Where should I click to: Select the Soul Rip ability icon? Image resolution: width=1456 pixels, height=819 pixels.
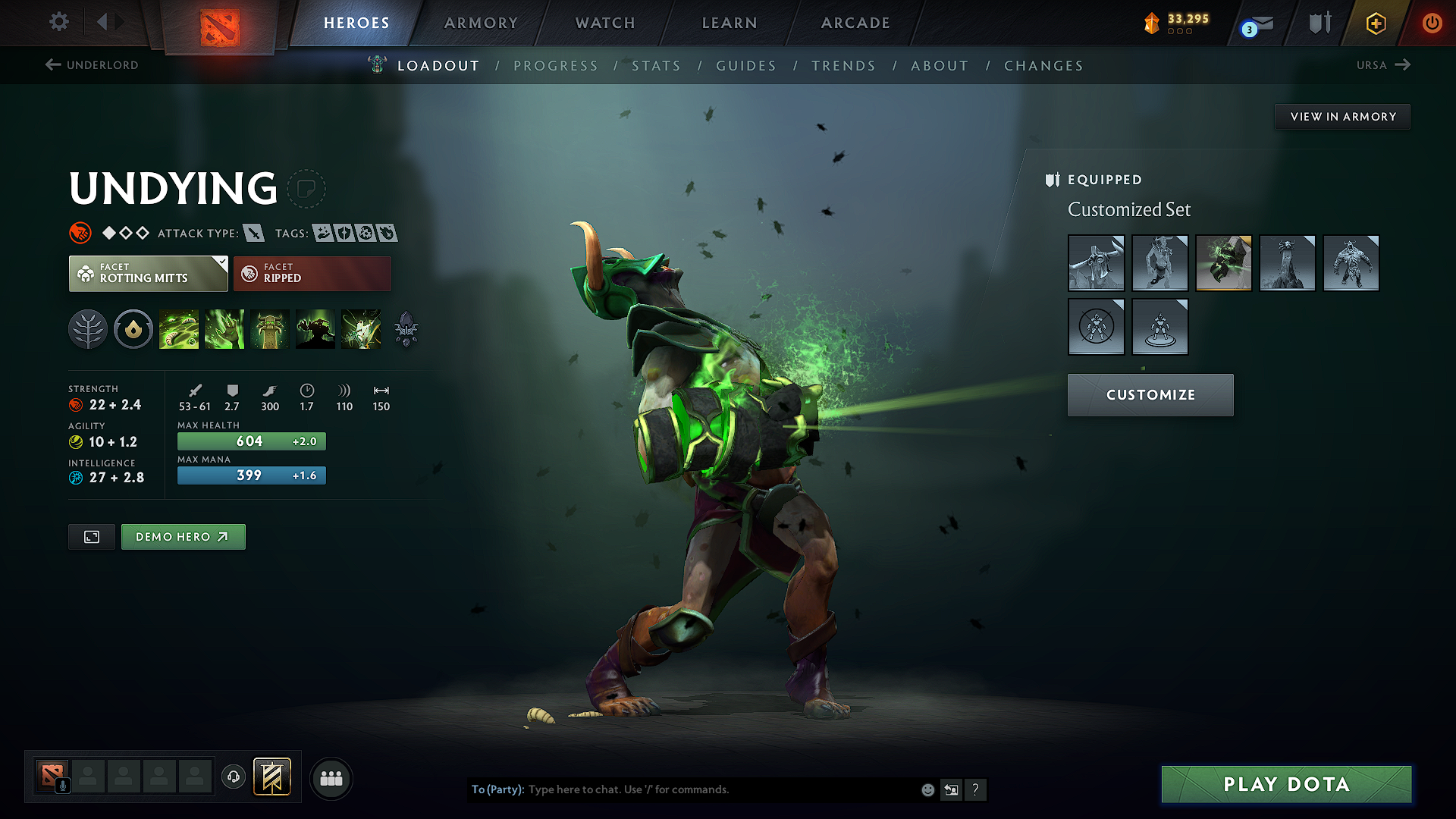coord(224,328)
